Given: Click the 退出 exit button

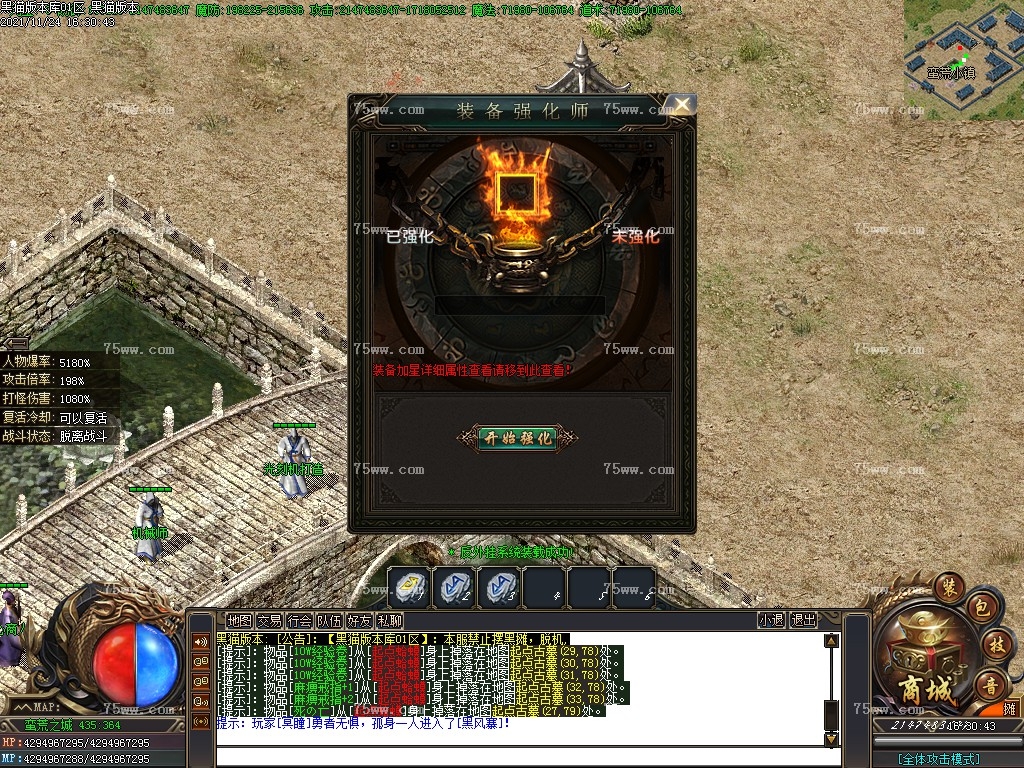Looking at the screenshot, I should click(803, 620).
